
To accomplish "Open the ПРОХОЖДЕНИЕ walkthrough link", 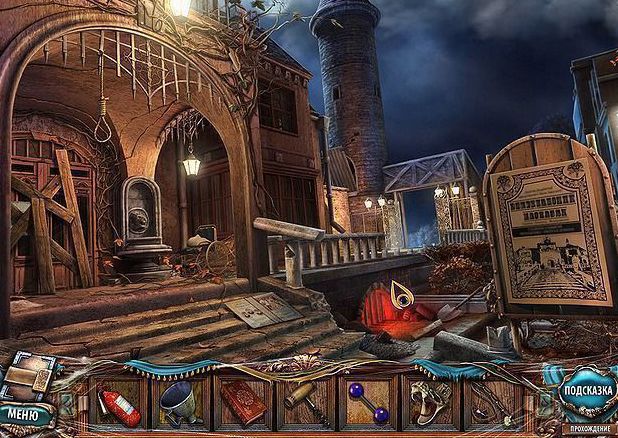I will coord(586,428).
